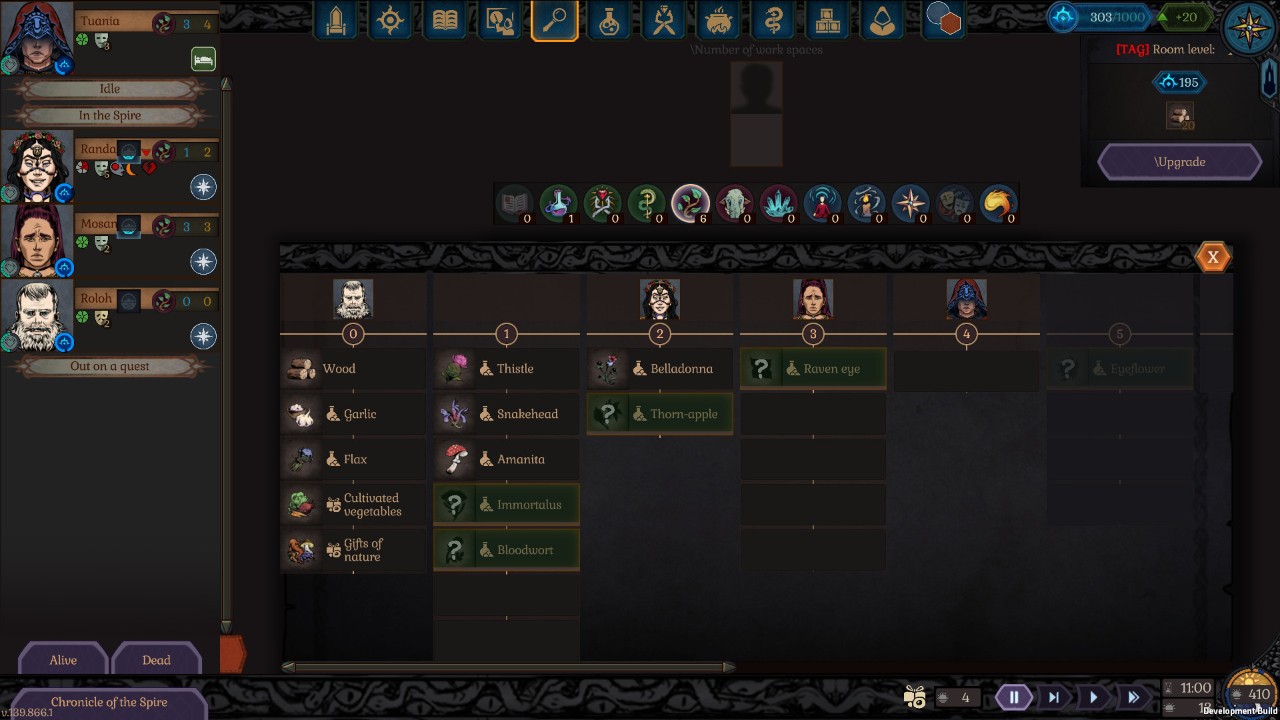Select the Garlic resource
The width and height of the screenshot is (1280, 720).
tap(353, 414)
